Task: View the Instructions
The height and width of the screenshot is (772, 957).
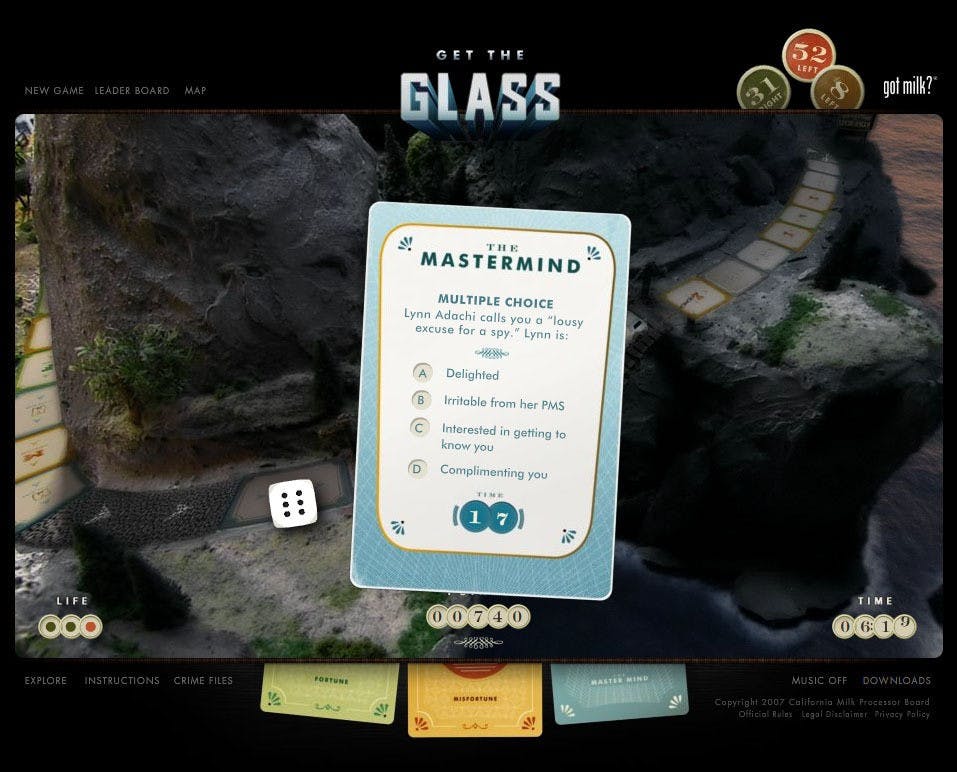Action: [x=122, y=681]
